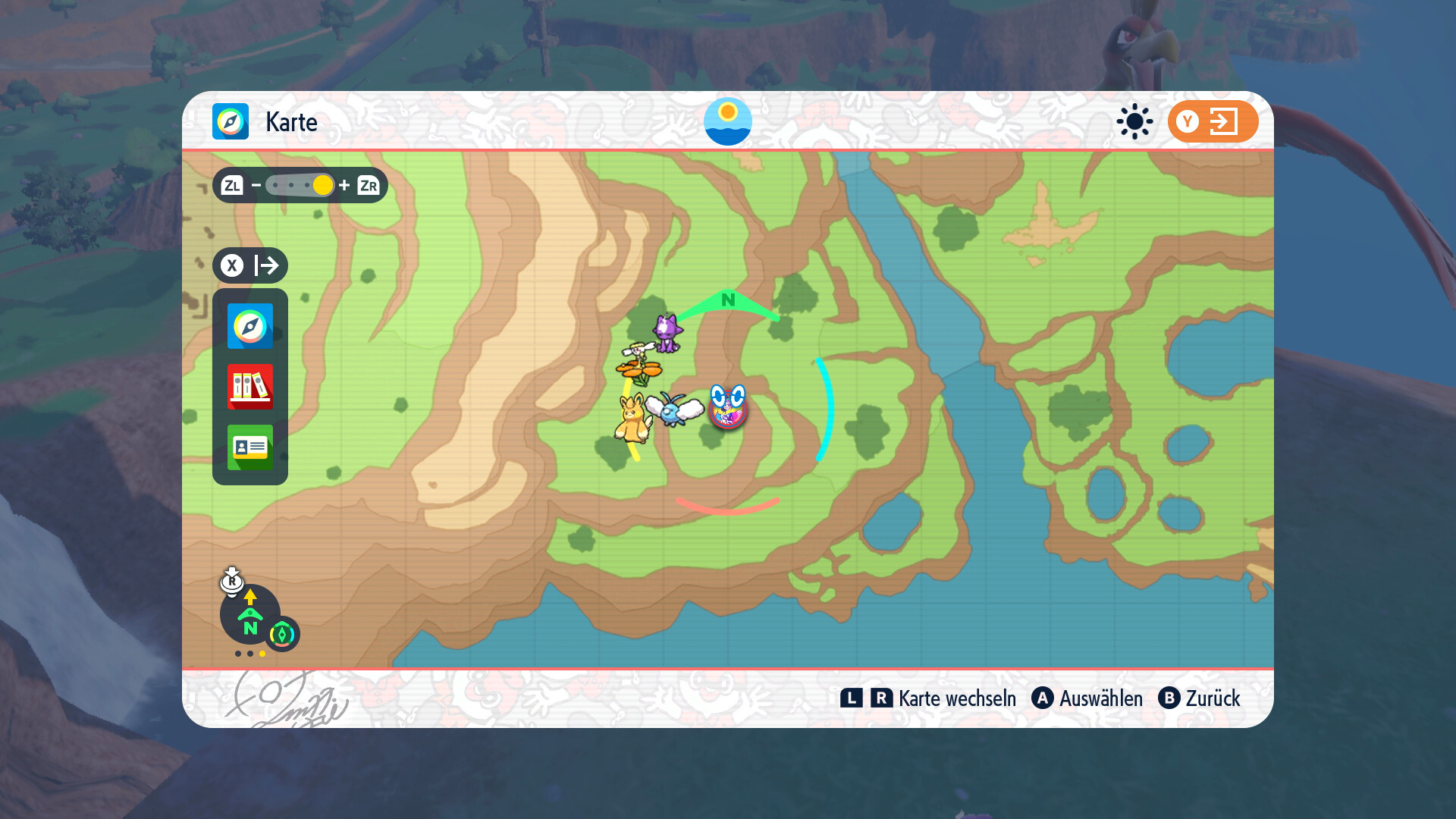Collapse the side app panel arrow

pyautogui.click(x=251, y=265)
